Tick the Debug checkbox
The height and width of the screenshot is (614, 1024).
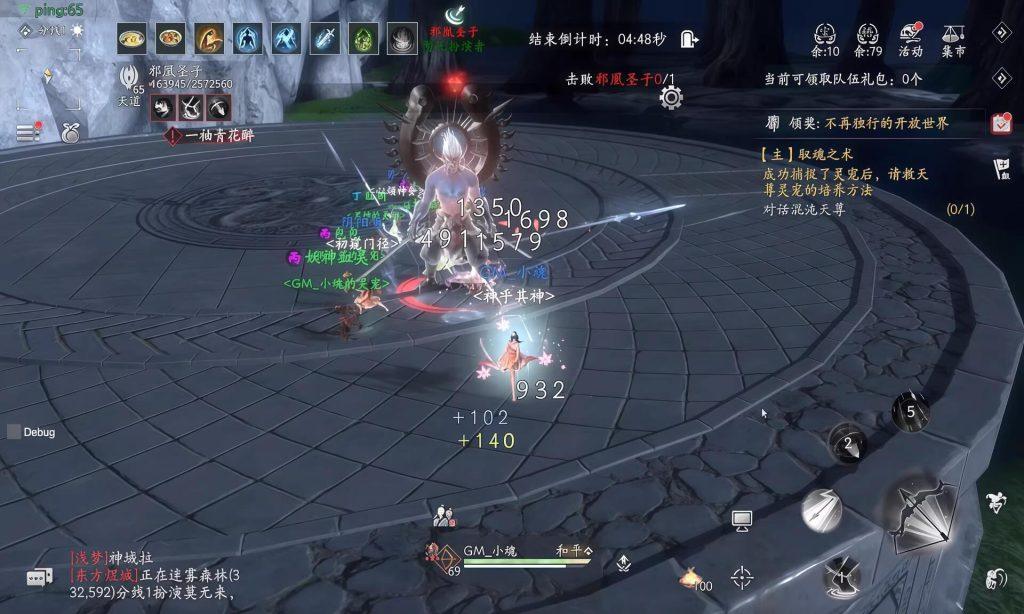[14, 432]
